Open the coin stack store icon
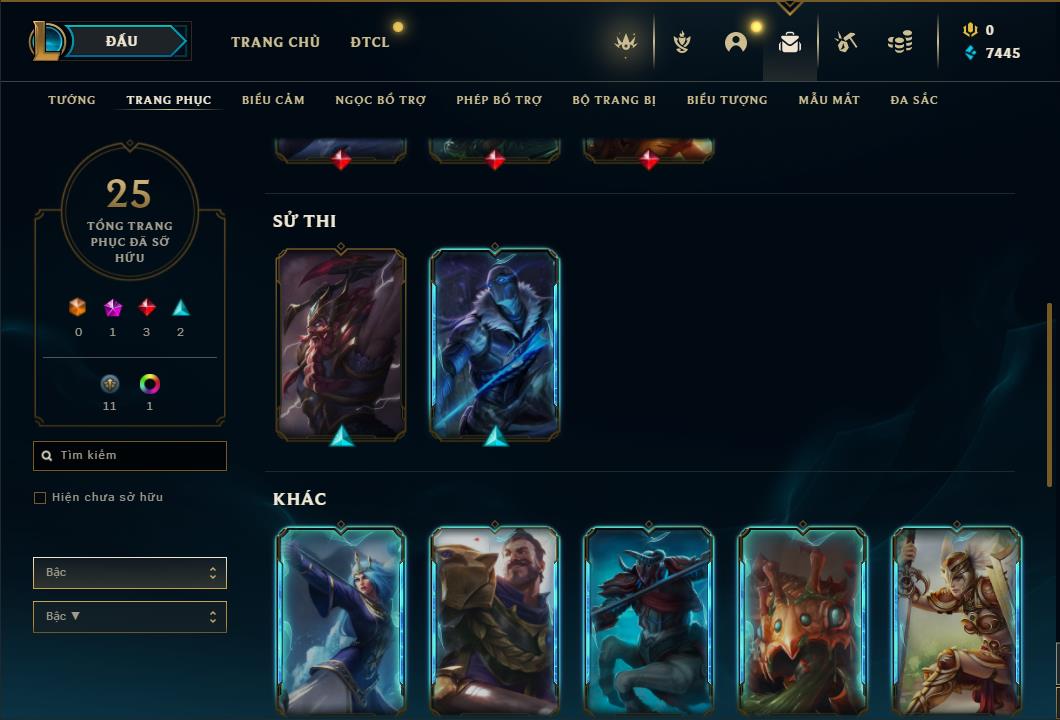This screenshot has height=720, width=1060. point(900,42)
